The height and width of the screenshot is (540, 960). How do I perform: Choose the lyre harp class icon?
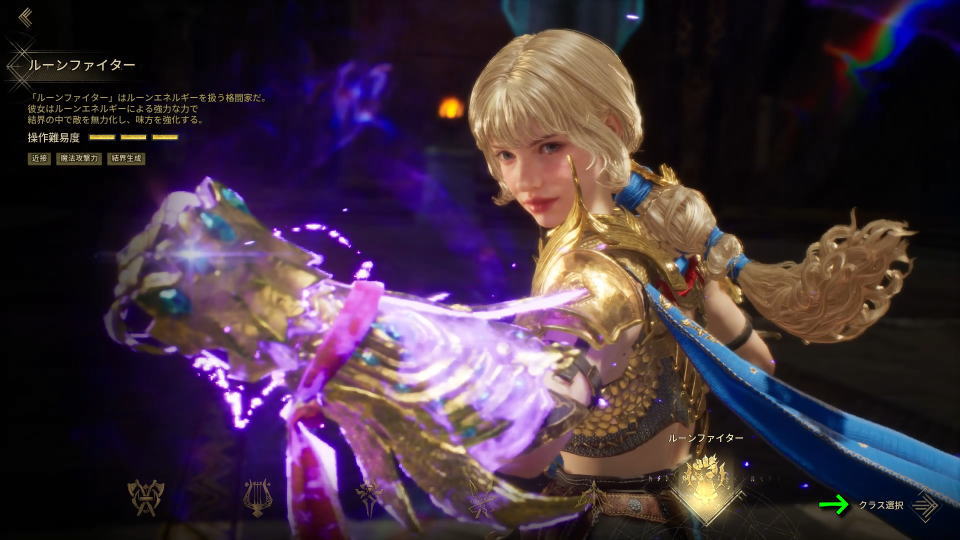[x=257, y=497]
